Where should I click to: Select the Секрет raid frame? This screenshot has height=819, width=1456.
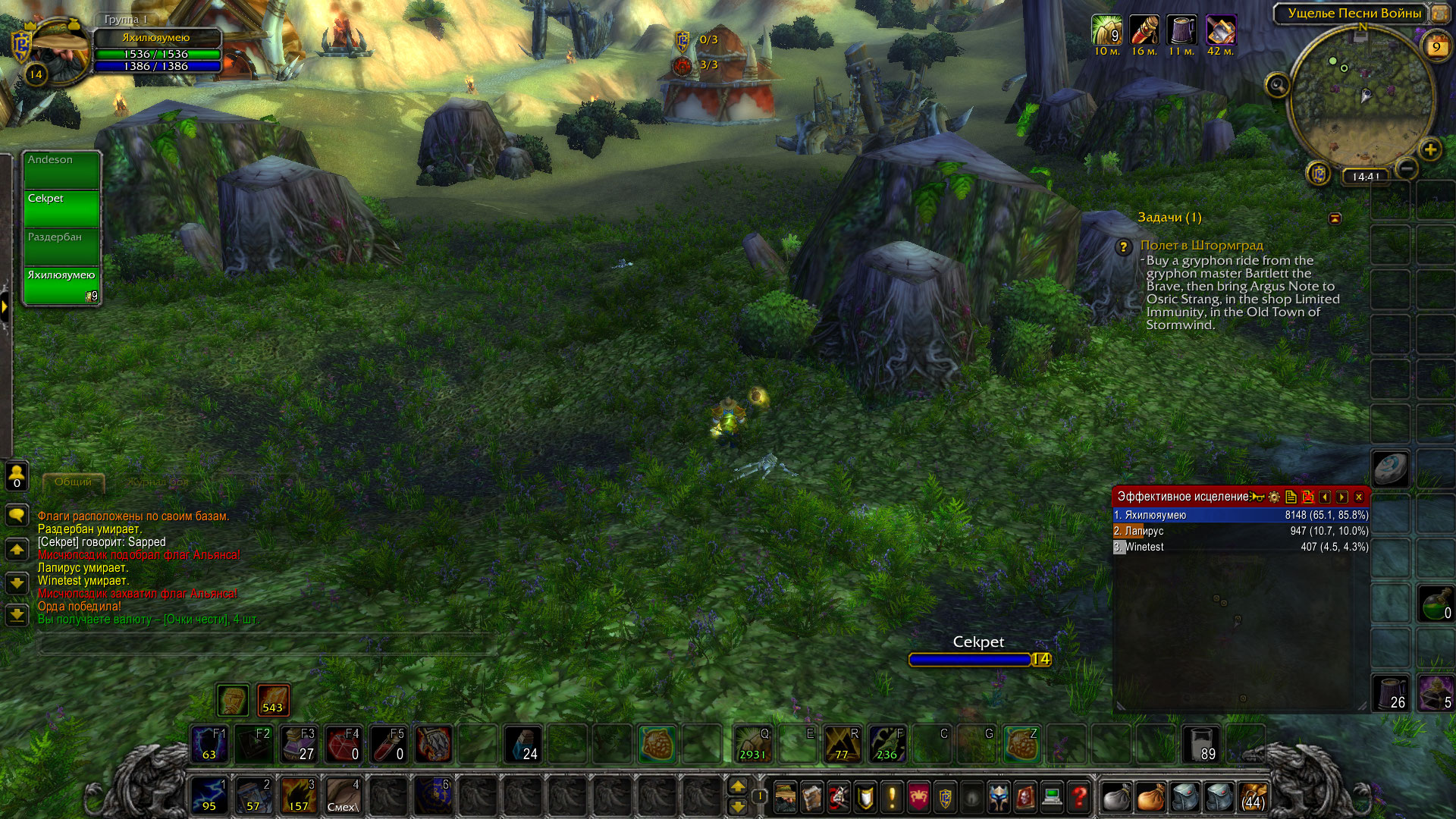point(61,209)
